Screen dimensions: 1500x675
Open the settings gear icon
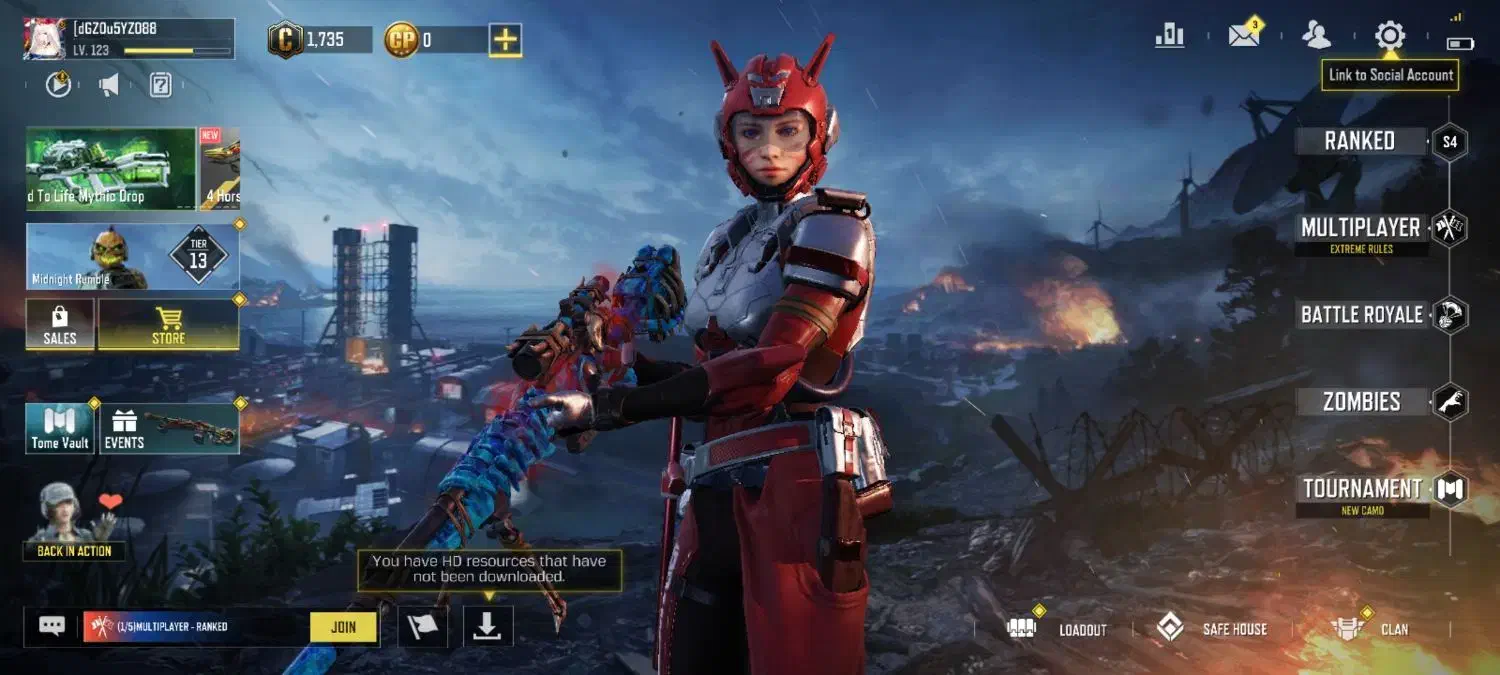click(x=1389, y=36)
